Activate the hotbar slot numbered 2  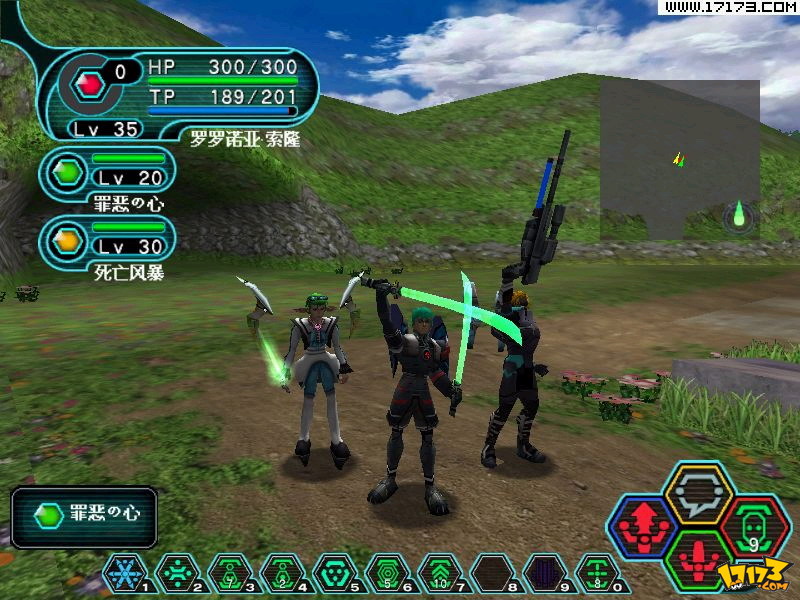tap(178, 573)
